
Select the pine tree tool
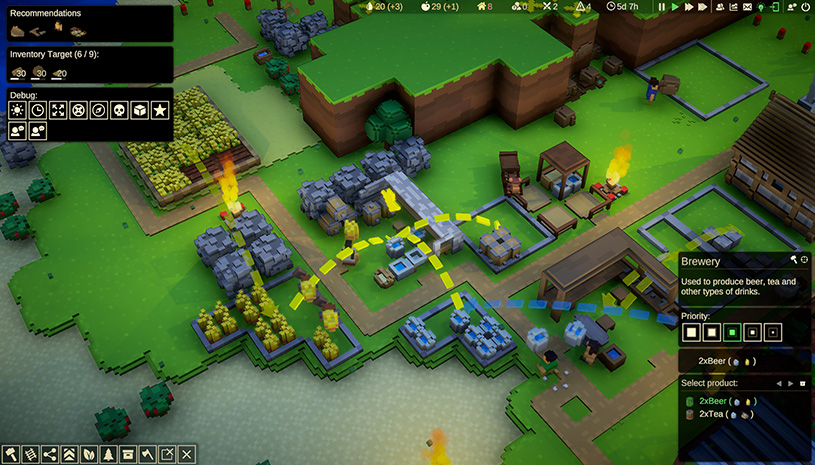(x=109, y=455)
